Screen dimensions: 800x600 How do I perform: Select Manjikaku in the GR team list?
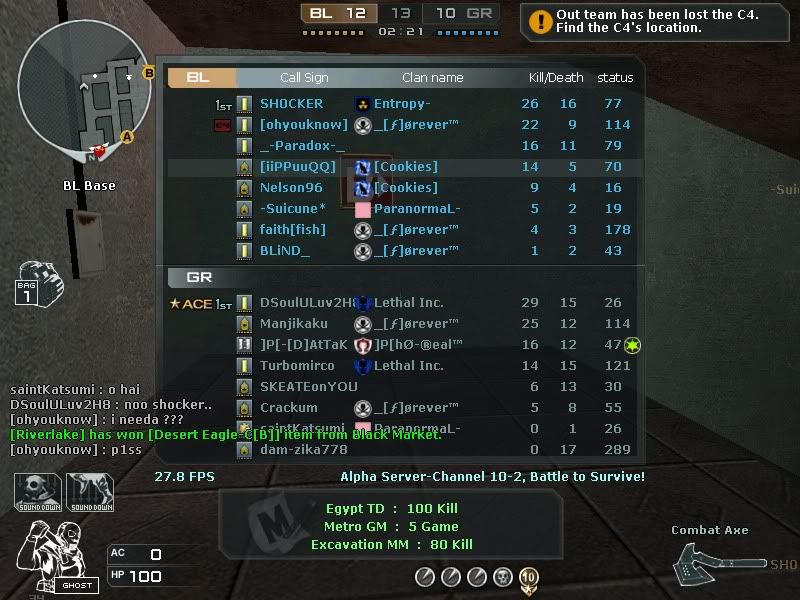click(400, 324)
